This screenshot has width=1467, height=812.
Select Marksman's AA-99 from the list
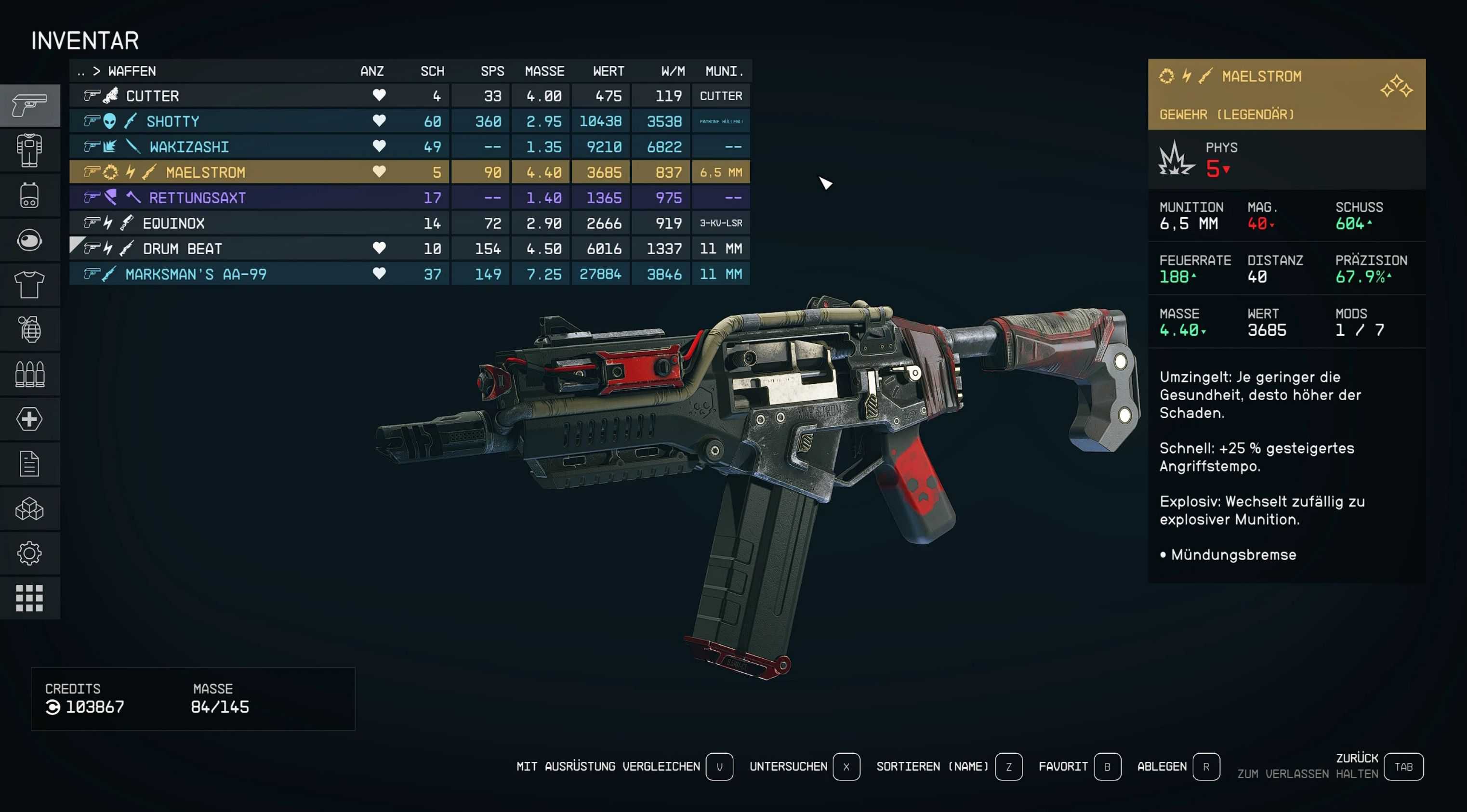196,275
